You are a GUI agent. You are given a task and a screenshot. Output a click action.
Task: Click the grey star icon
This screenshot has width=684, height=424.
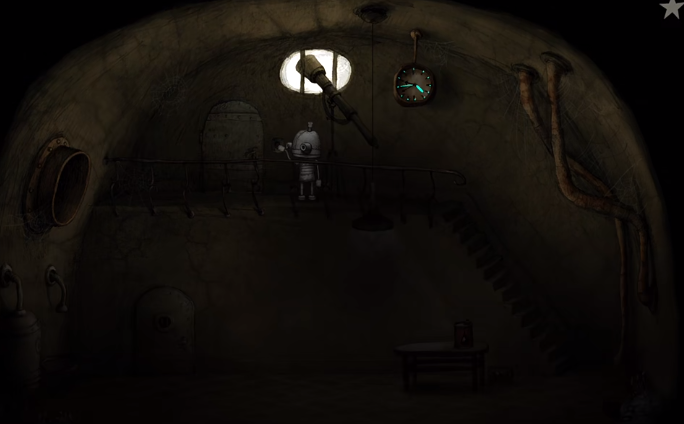pos(672,8)
